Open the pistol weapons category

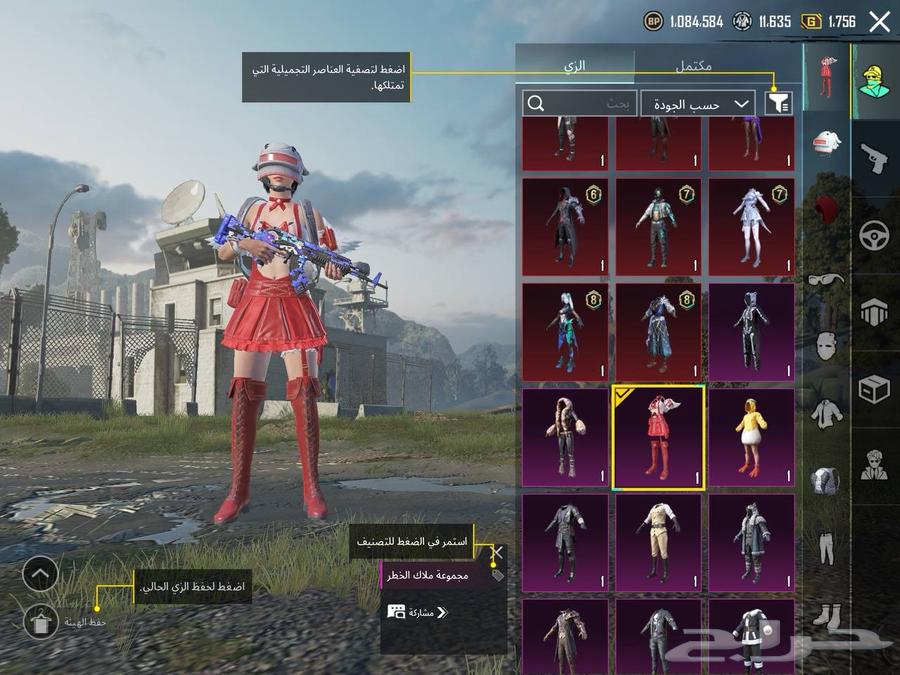point(875,158)
